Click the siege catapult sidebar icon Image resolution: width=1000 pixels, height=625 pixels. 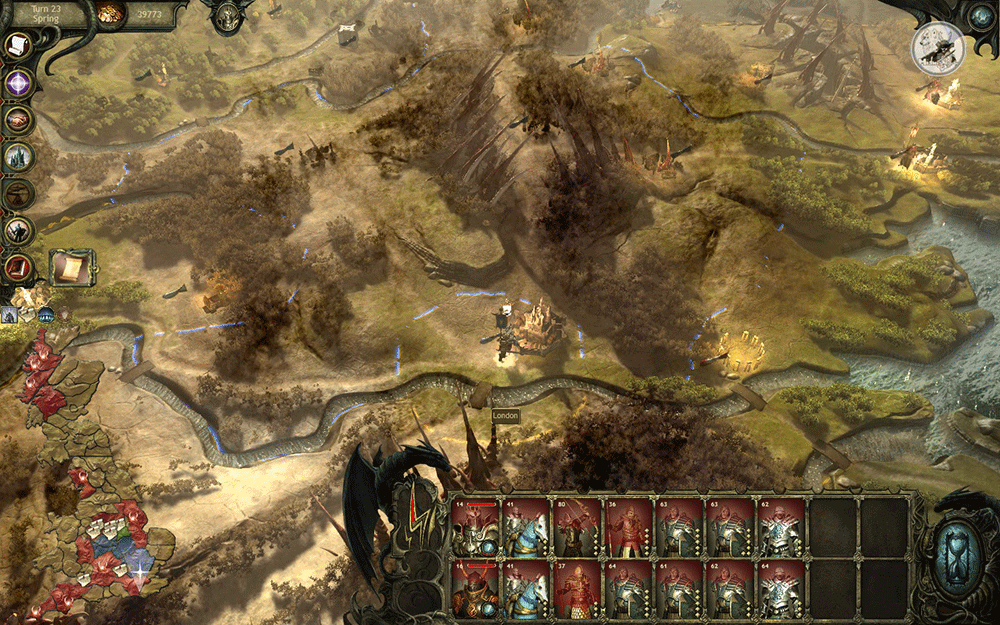(18, 193)
